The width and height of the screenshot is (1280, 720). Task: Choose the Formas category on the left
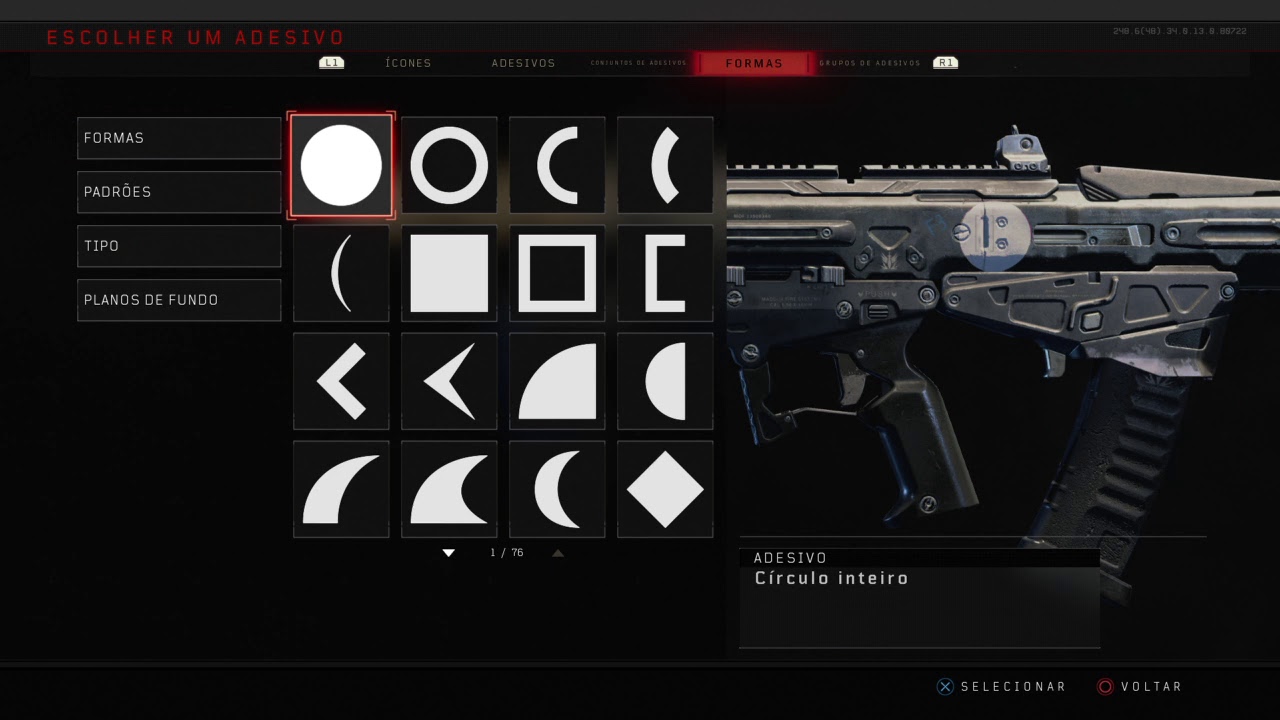(179, 138)
